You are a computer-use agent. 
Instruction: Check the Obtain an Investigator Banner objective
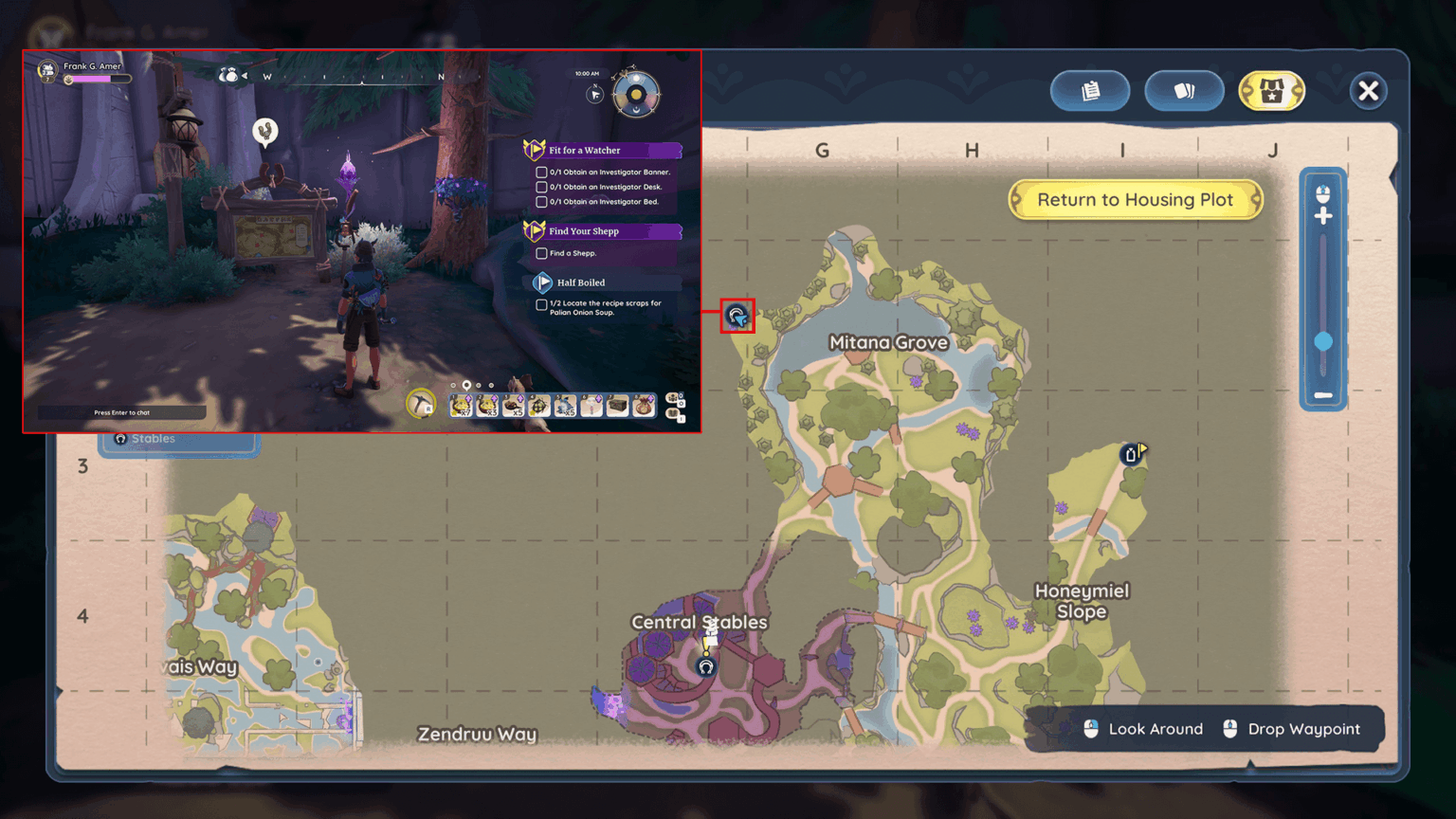[540, 172]
